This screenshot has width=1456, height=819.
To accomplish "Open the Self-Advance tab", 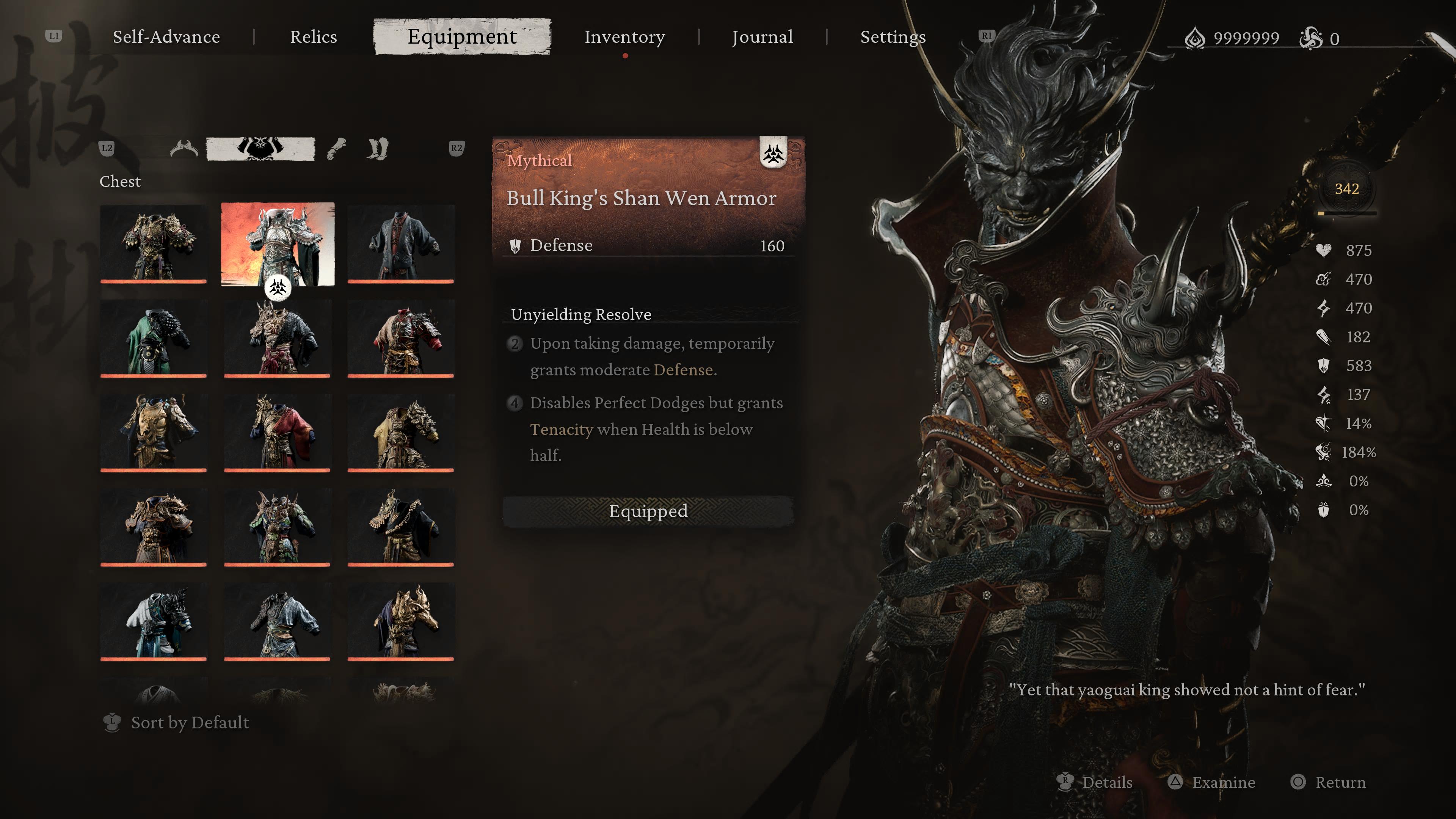I will point(166,37).
